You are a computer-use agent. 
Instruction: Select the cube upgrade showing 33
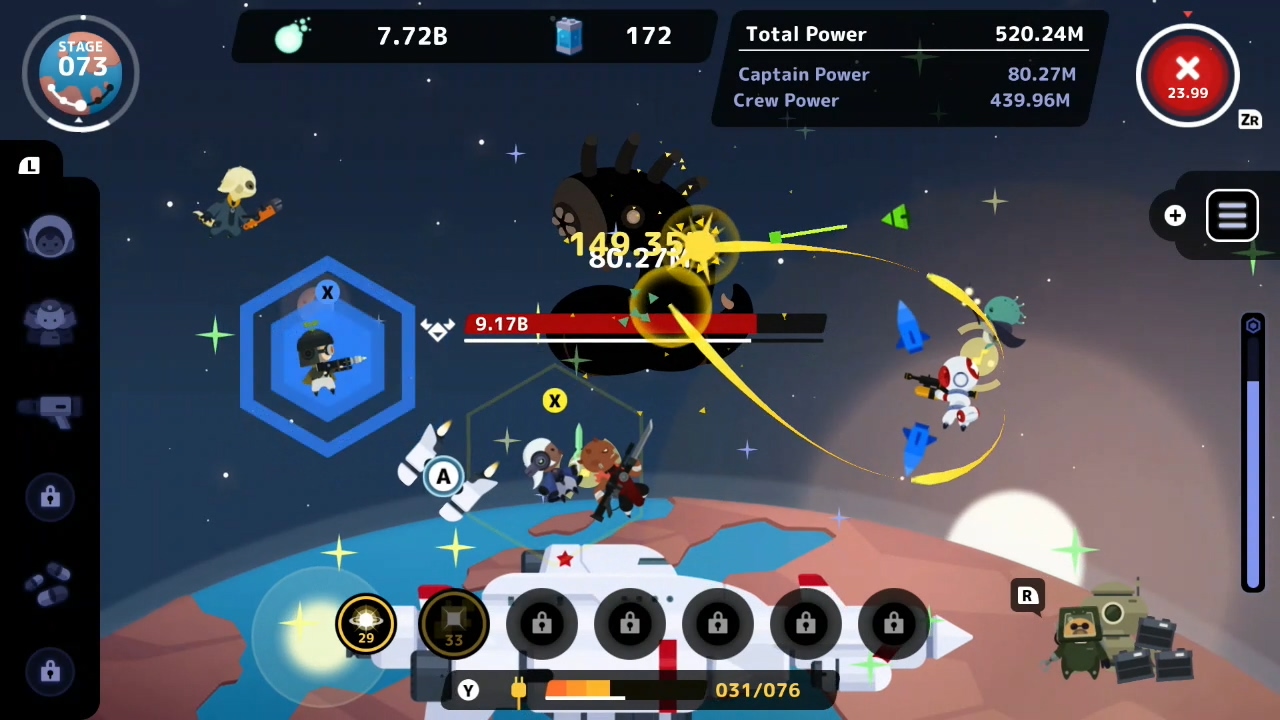tap(453, 623)
